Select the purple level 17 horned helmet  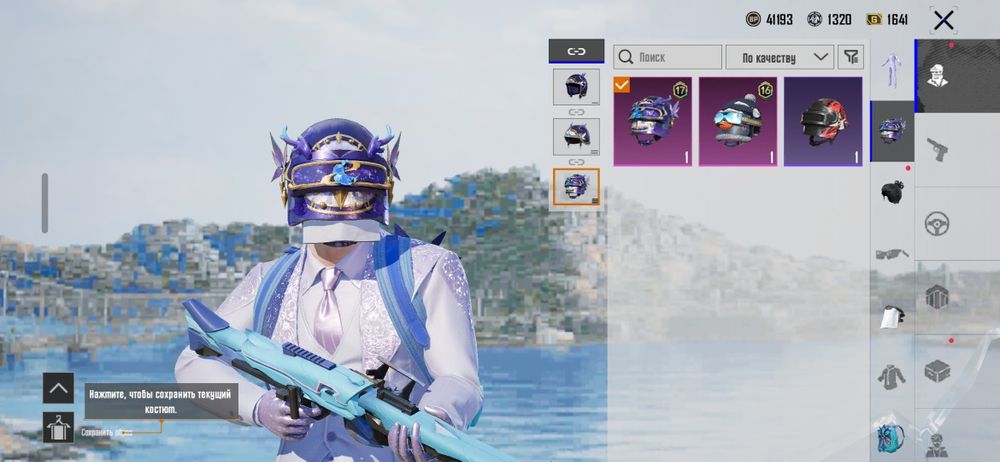tap(652, 121)
